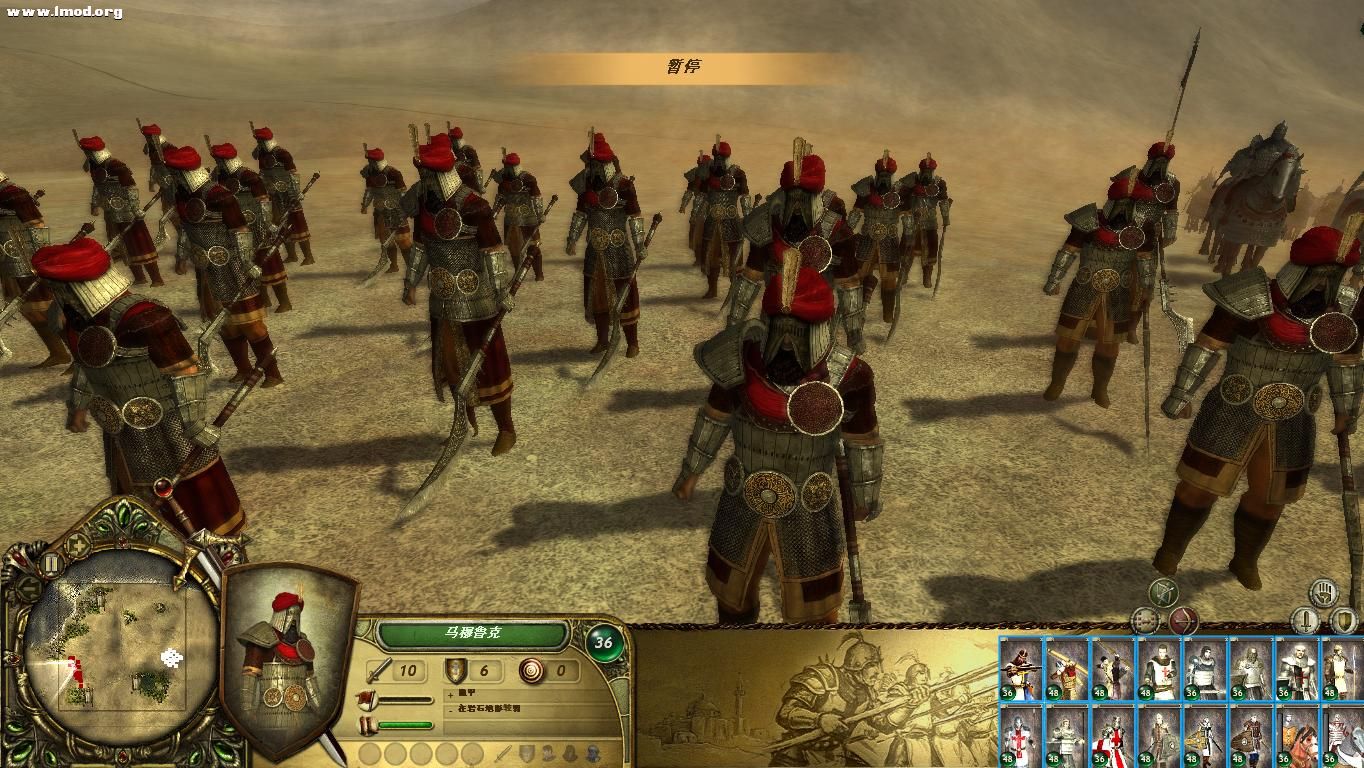Activate the green shield guard mode button
Viewport: 1364px width, 768px height.
1344,621
